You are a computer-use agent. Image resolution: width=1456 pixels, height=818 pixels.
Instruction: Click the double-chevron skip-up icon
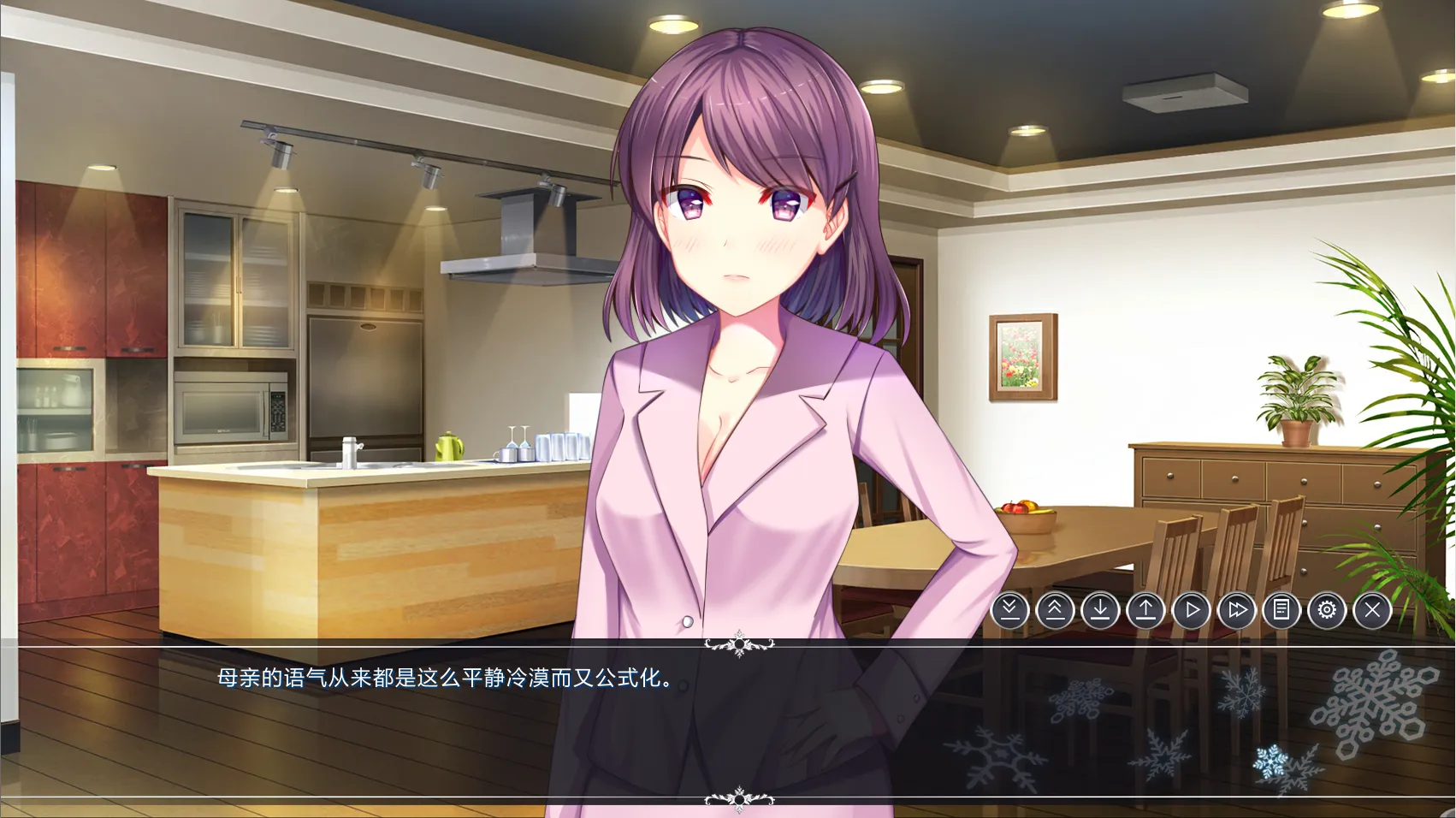click(1054, 610)
